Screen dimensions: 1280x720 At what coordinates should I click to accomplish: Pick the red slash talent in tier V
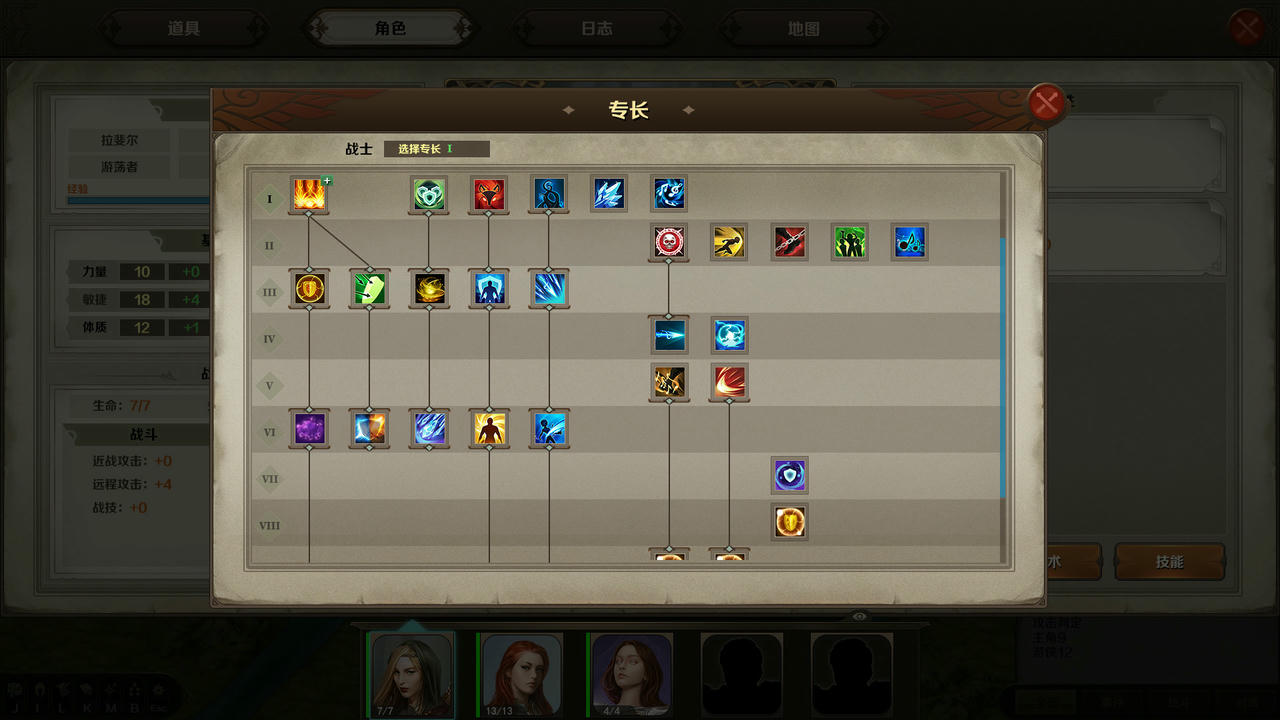729,381
